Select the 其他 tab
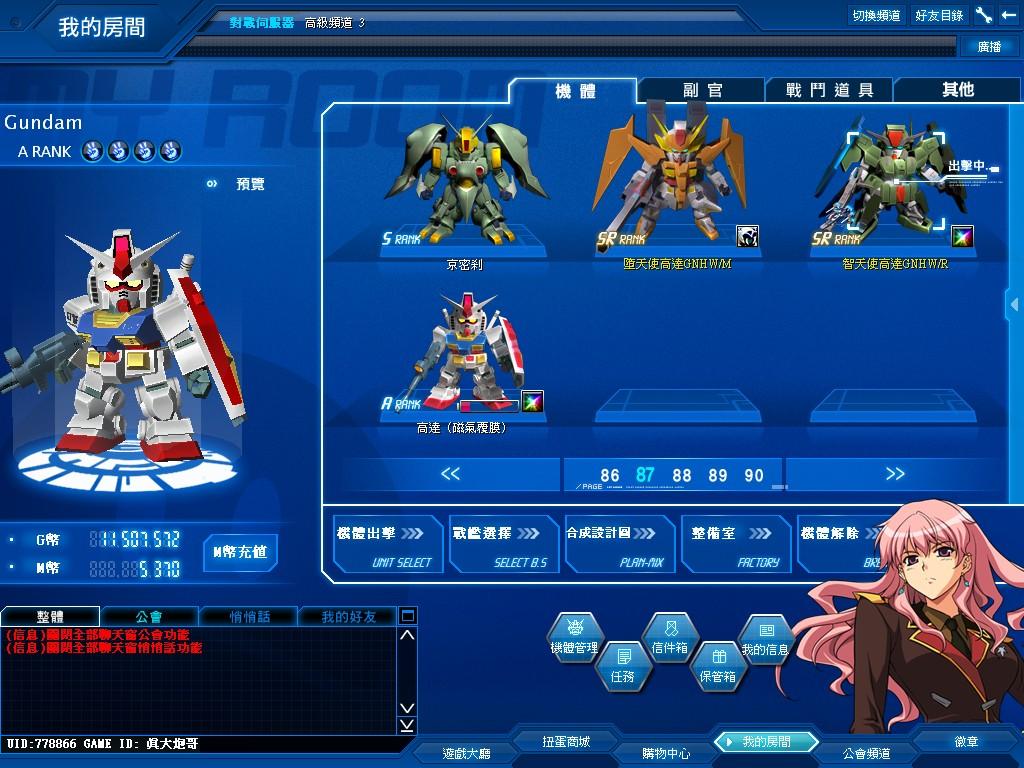Image resolution: width=1024 pixels, height=768 pixels. pyautogui.click(x=957, y=90)
